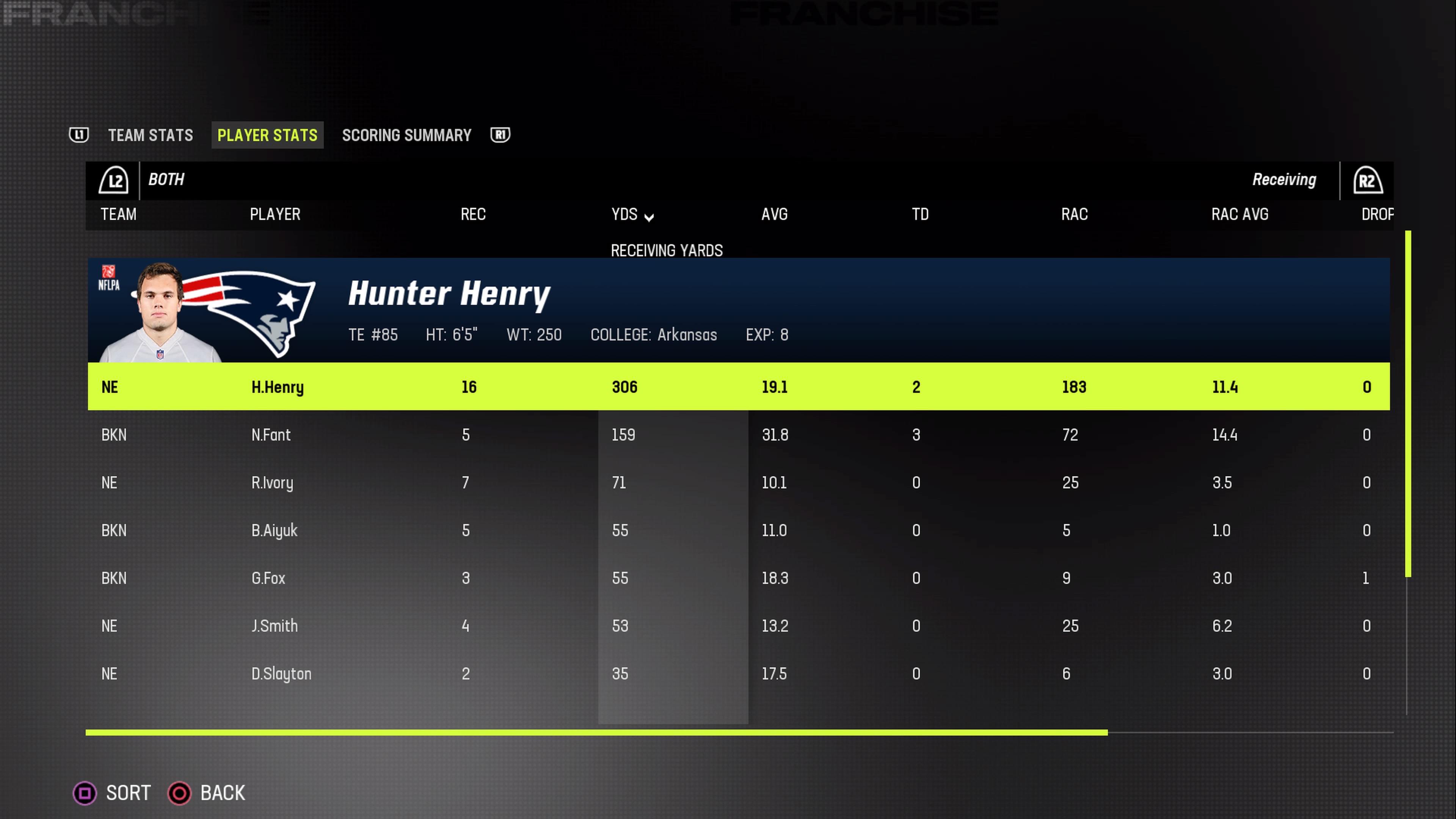Open the YDS sort dropdown arrow
Image resolution: width=1456 pixels, height=819 pixels.
pos(649,217)
